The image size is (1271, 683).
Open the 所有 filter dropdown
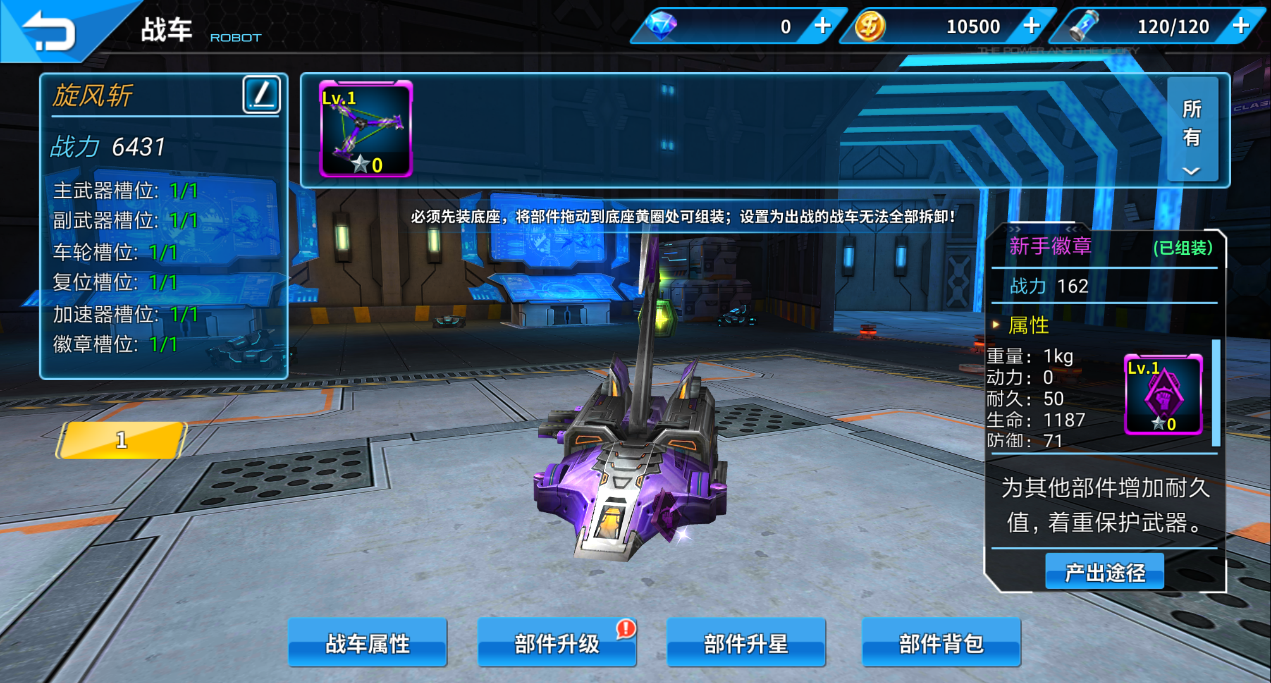[x=1192, y=131]
